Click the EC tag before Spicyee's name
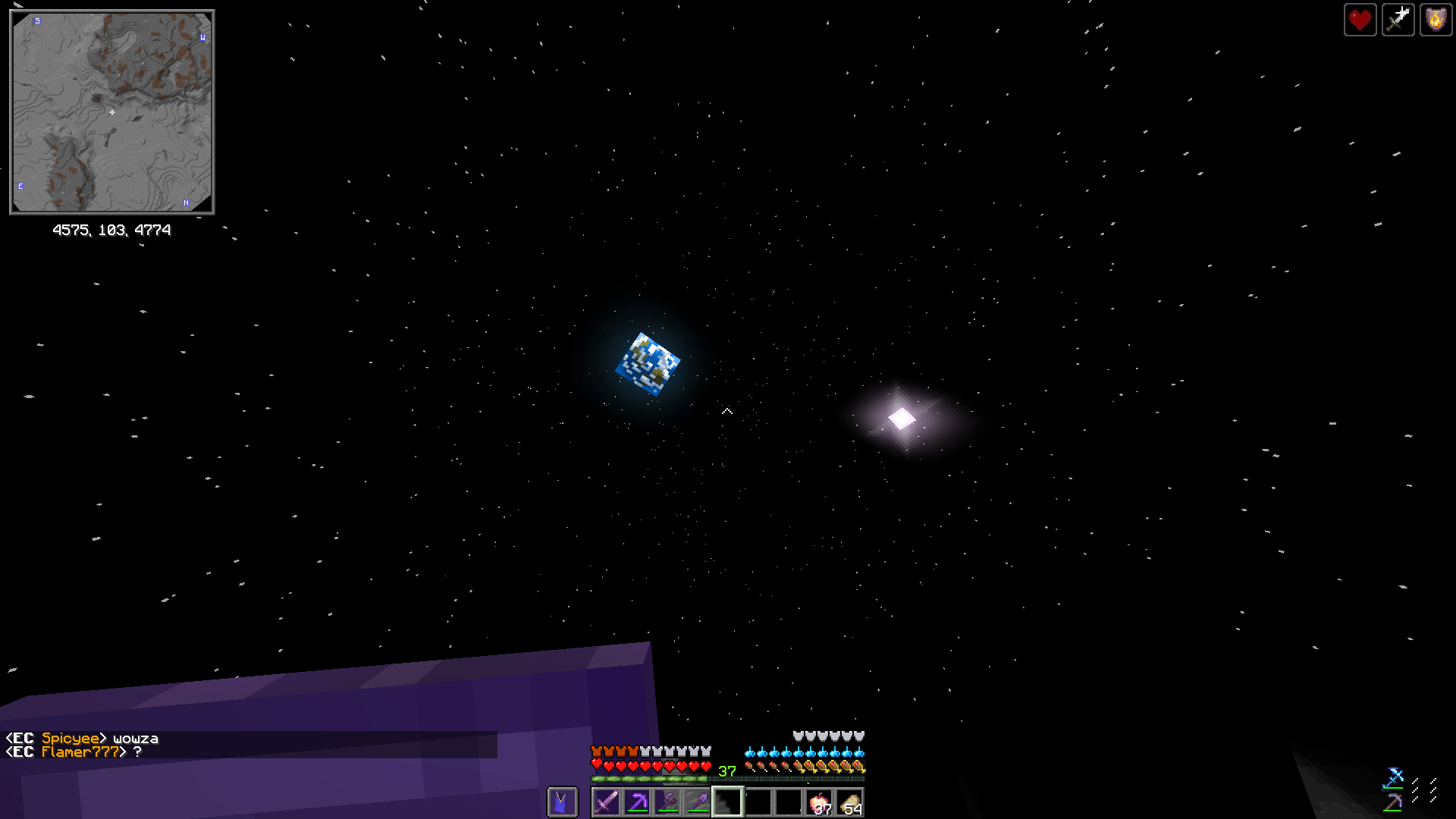This screenshot has width=1456, height=819. click(20, 737)
